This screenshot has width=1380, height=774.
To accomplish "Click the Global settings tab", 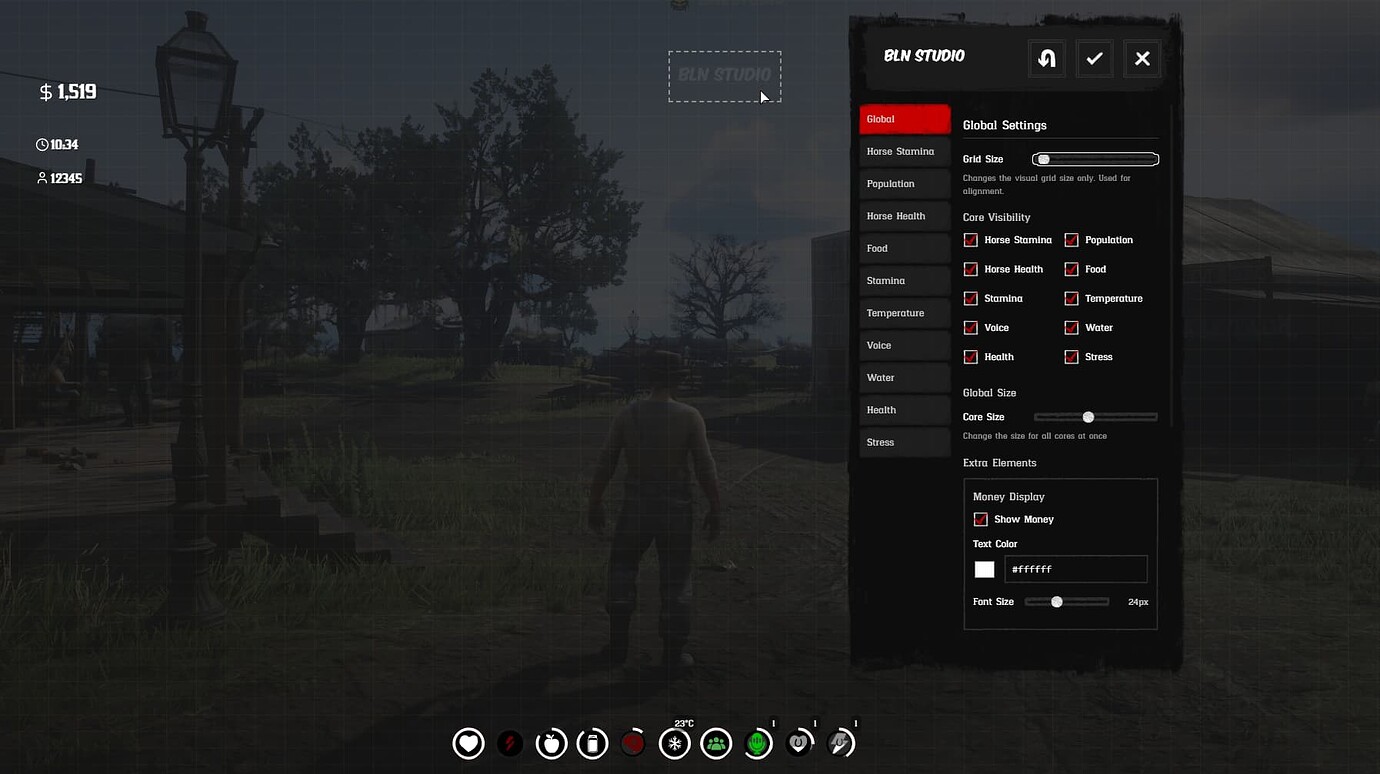I will pos(904,118).
